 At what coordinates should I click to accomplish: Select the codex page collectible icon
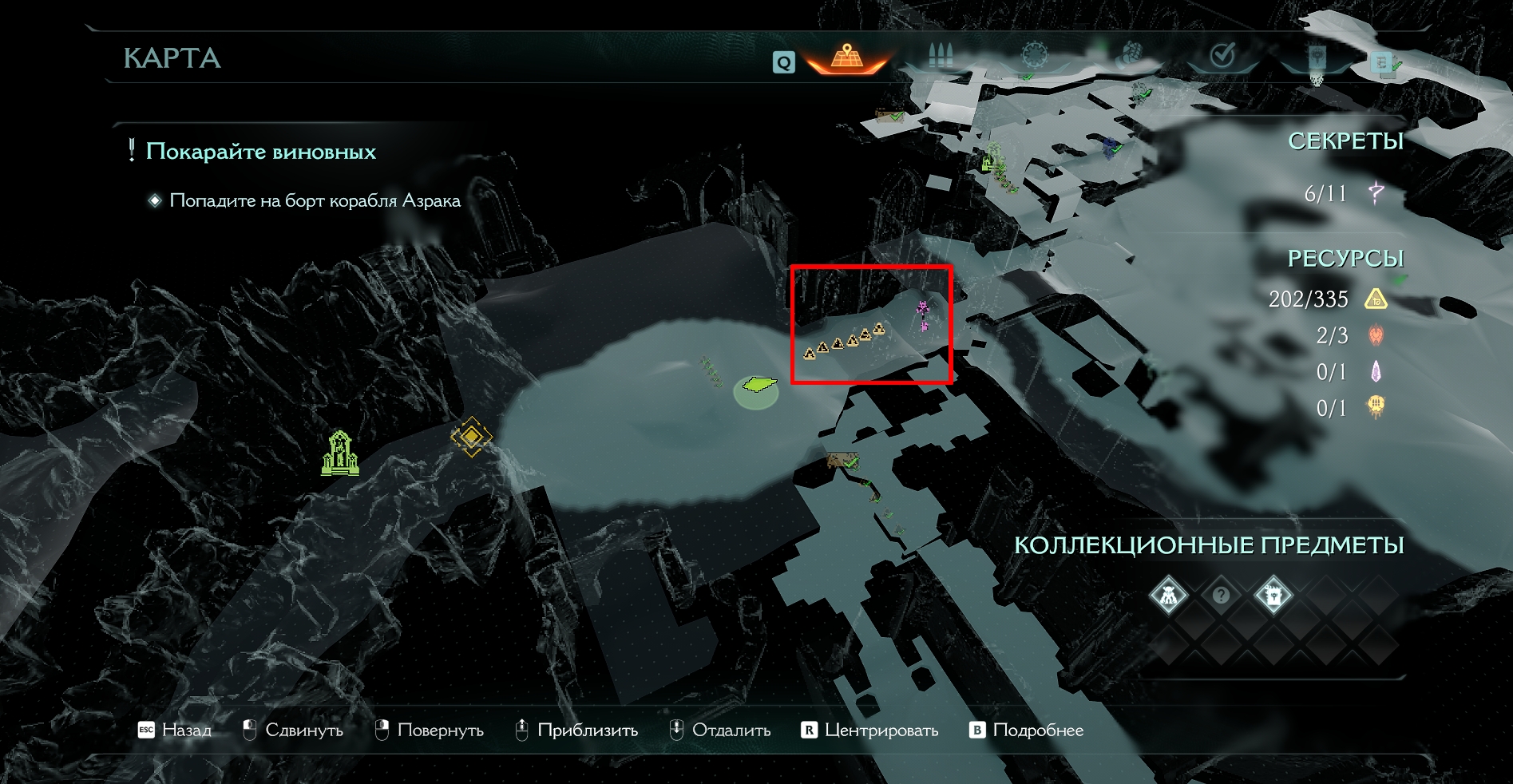pos(1273,596)
